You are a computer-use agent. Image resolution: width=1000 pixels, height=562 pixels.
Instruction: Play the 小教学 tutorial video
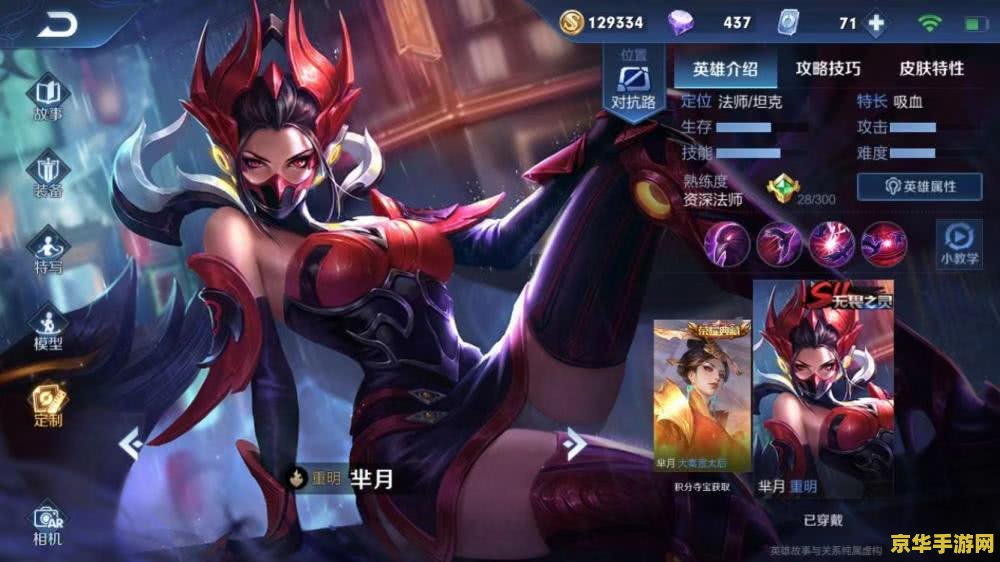point(956,242)
